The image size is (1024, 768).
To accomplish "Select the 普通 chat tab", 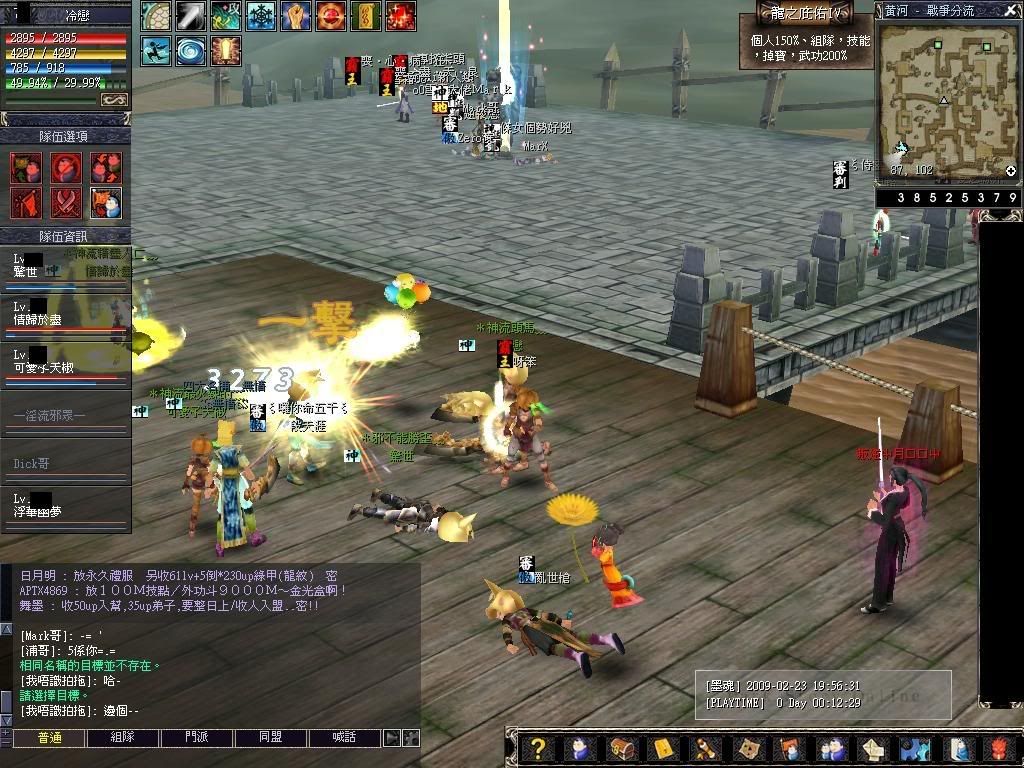I will tap(48, 738).
